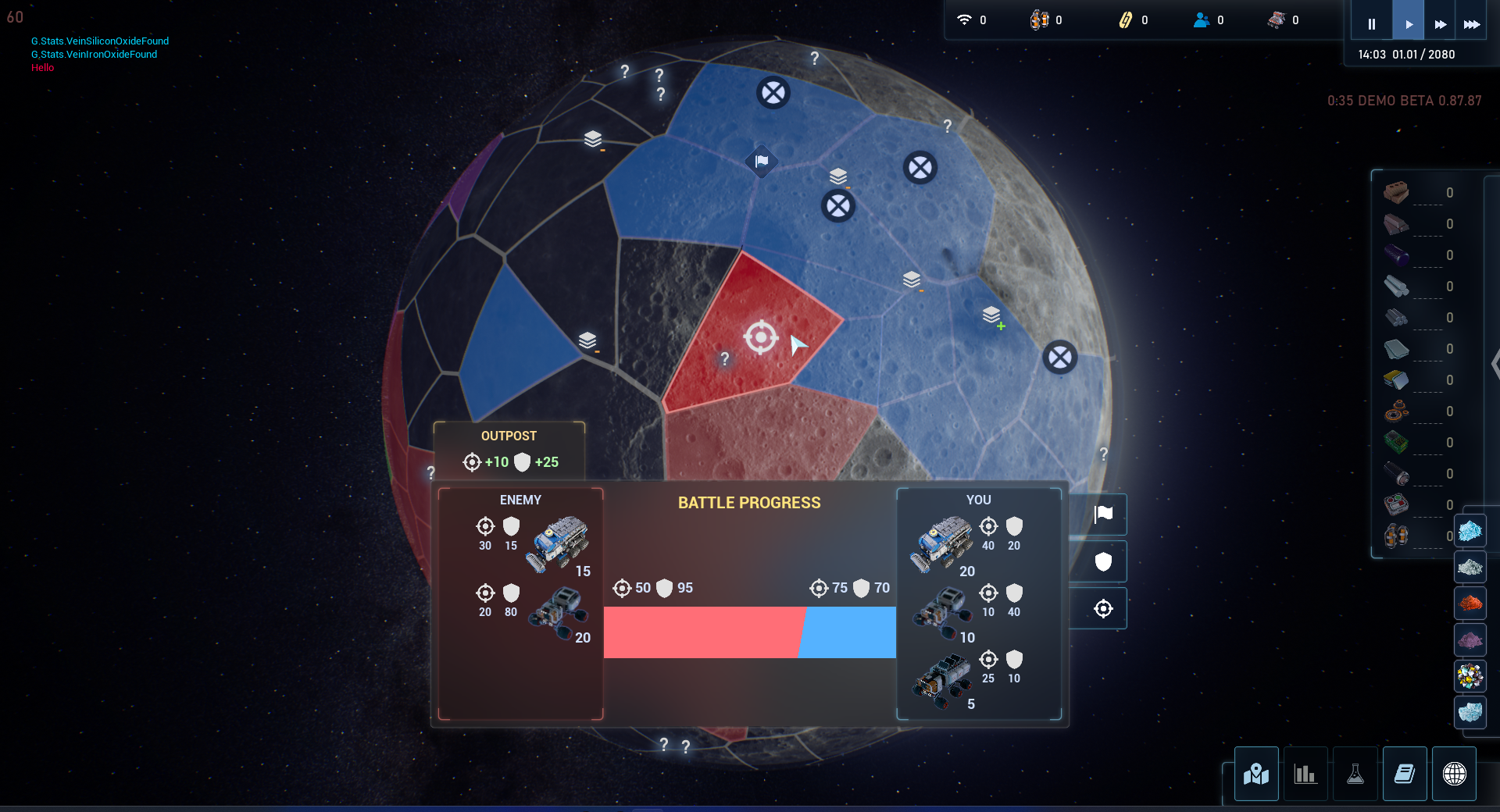Click the flag button beside battle panel
Viewport: 1500px width, 812px height.
1103,514
